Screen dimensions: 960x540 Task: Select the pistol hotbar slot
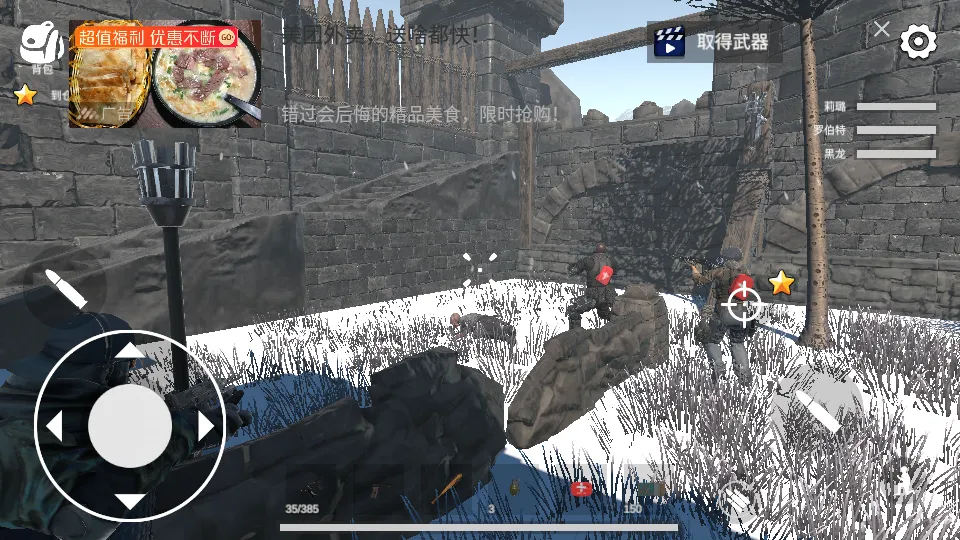(379, 489)
